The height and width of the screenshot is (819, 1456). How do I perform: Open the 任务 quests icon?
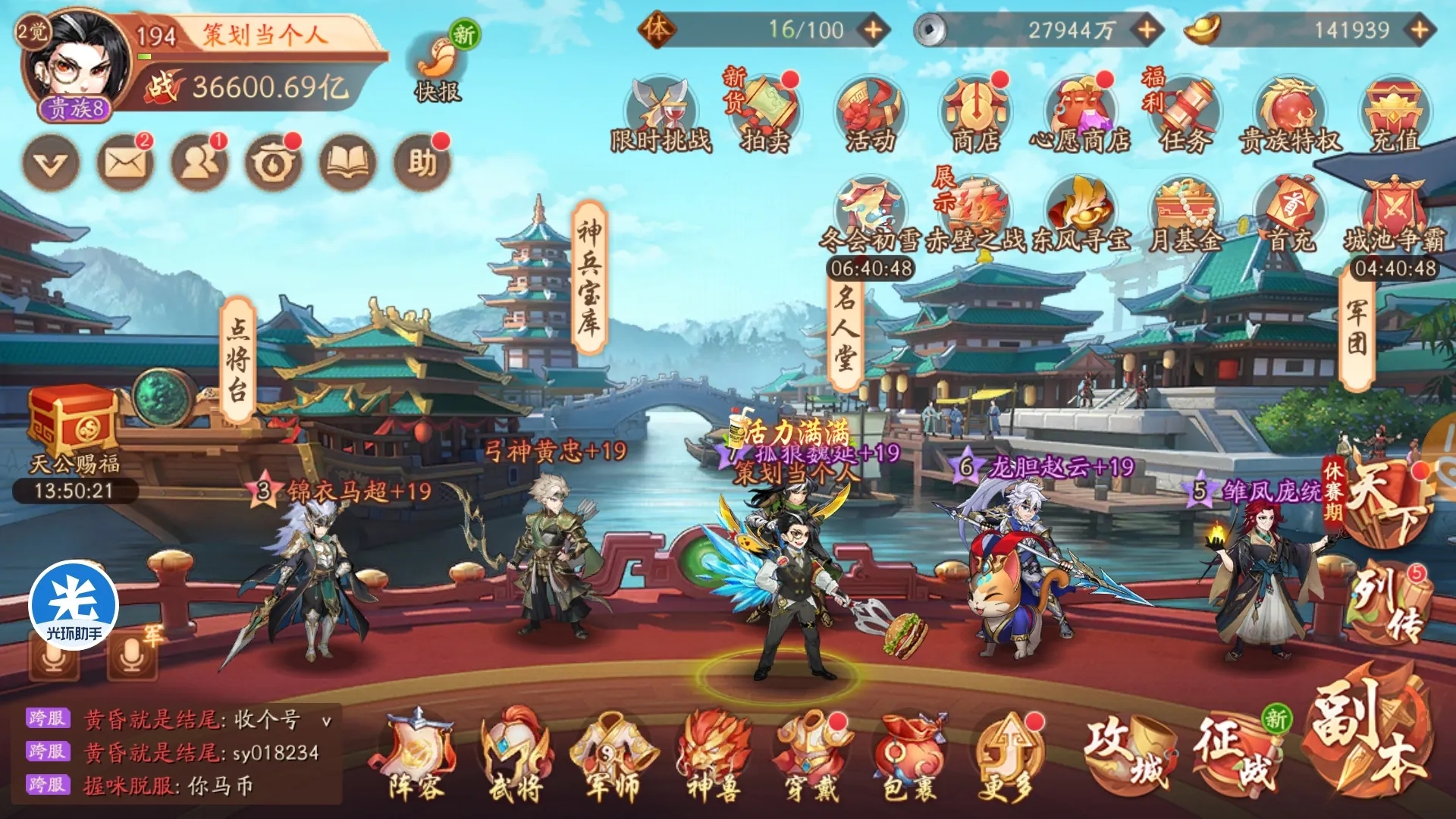[1185, 114]
